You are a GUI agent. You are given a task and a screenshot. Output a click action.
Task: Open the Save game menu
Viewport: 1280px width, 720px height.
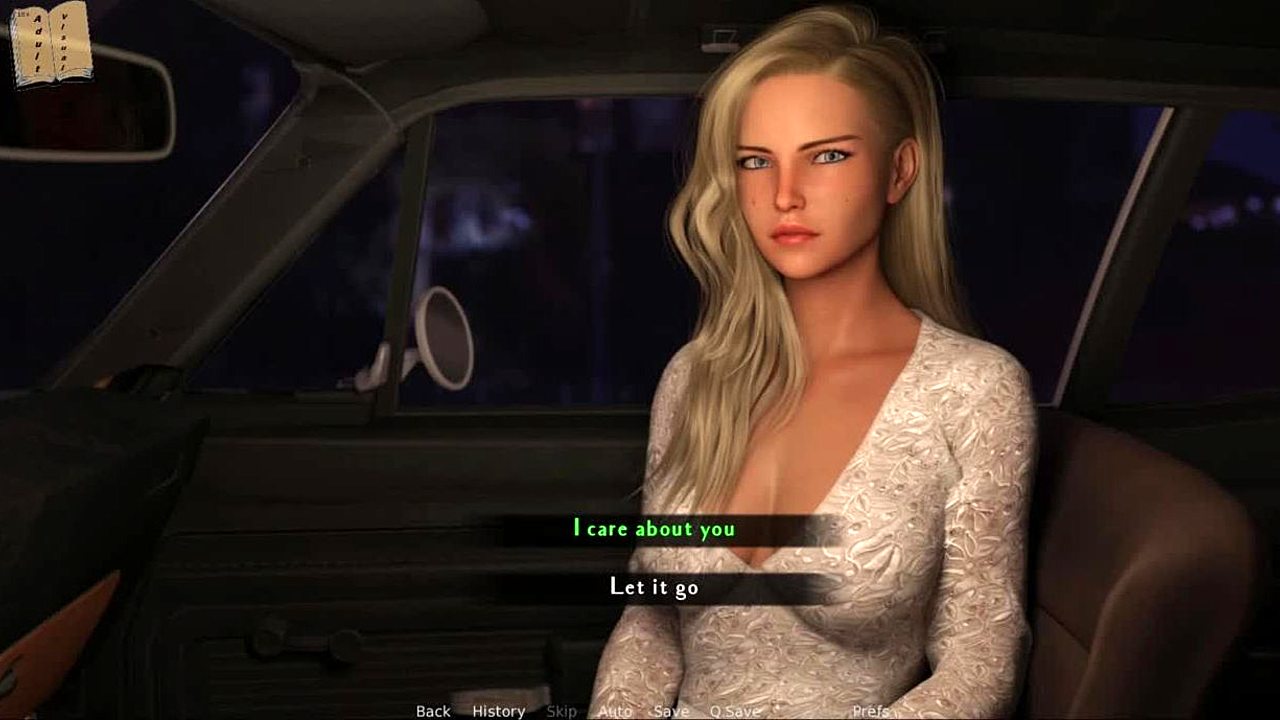tap(670, 711)
